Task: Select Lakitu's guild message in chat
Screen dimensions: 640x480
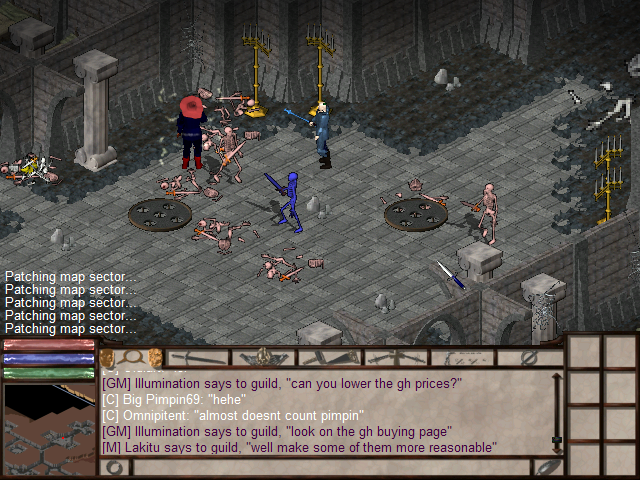Action: [x=298, y=447]
